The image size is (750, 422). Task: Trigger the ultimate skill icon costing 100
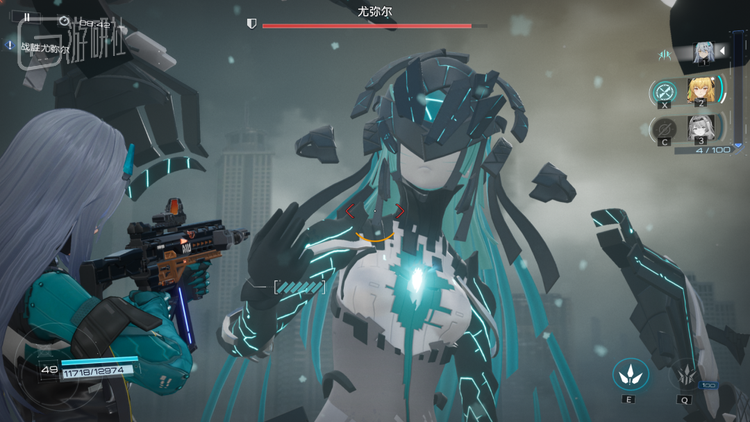pyautogui.click(x=686, y=374)
